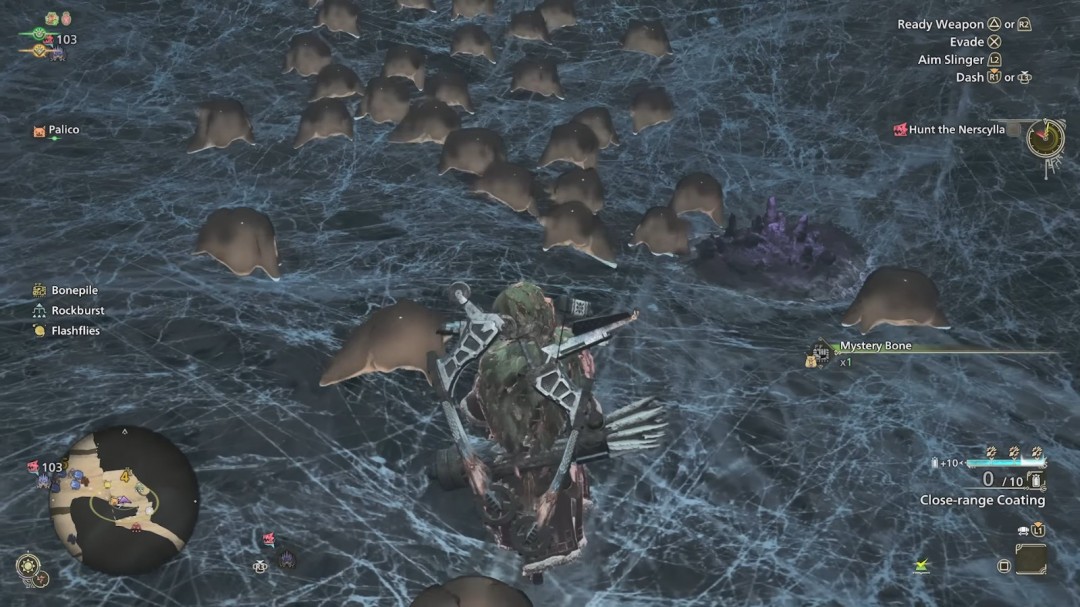The height and width of the screenshot is (607, 1080).
Task: Select the Hunt the Nerscylla quest tracker
Action: point(956,130)
